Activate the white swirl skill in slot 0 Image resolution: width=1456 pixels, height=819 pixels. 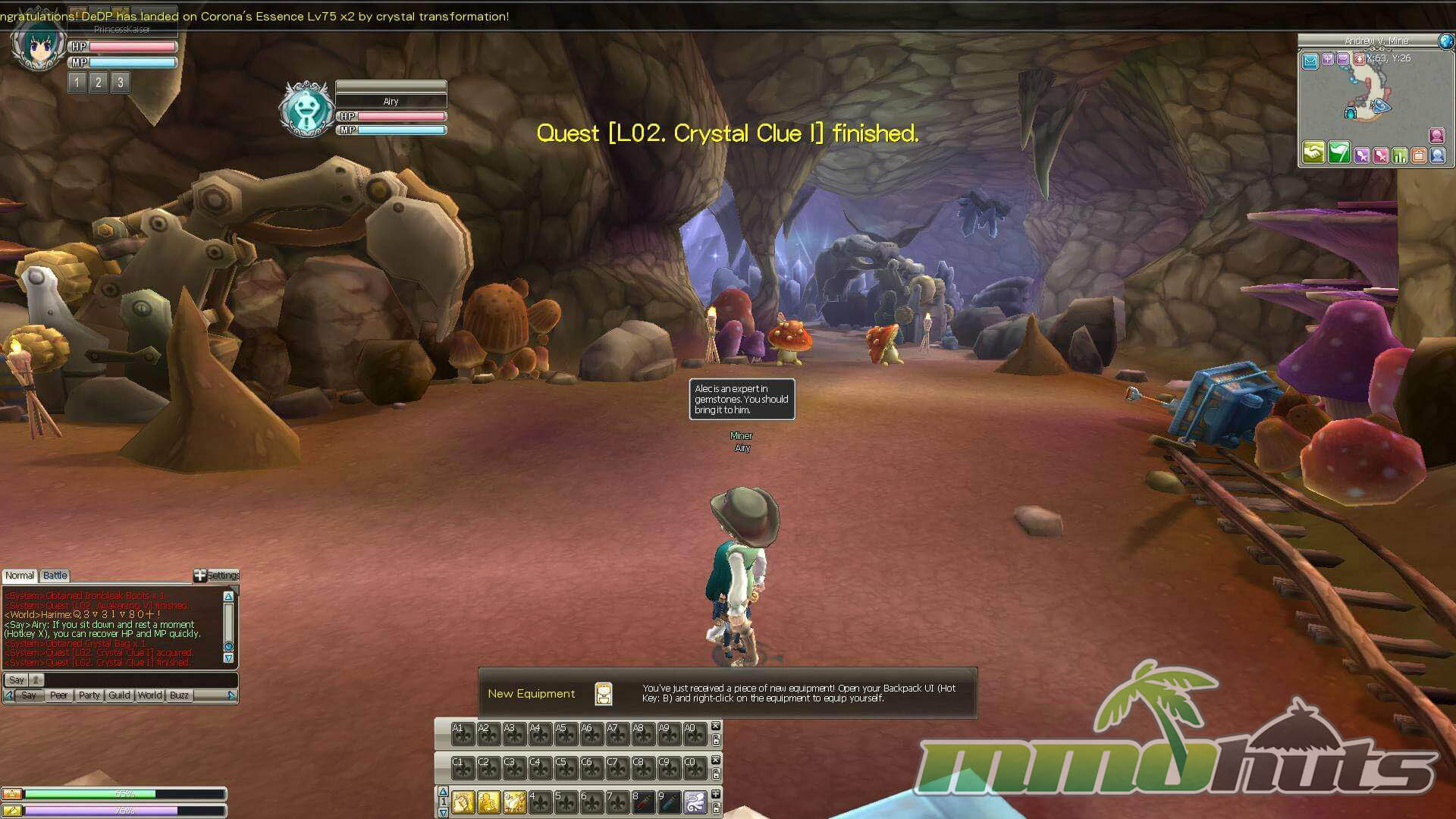(x=695, y=802)
